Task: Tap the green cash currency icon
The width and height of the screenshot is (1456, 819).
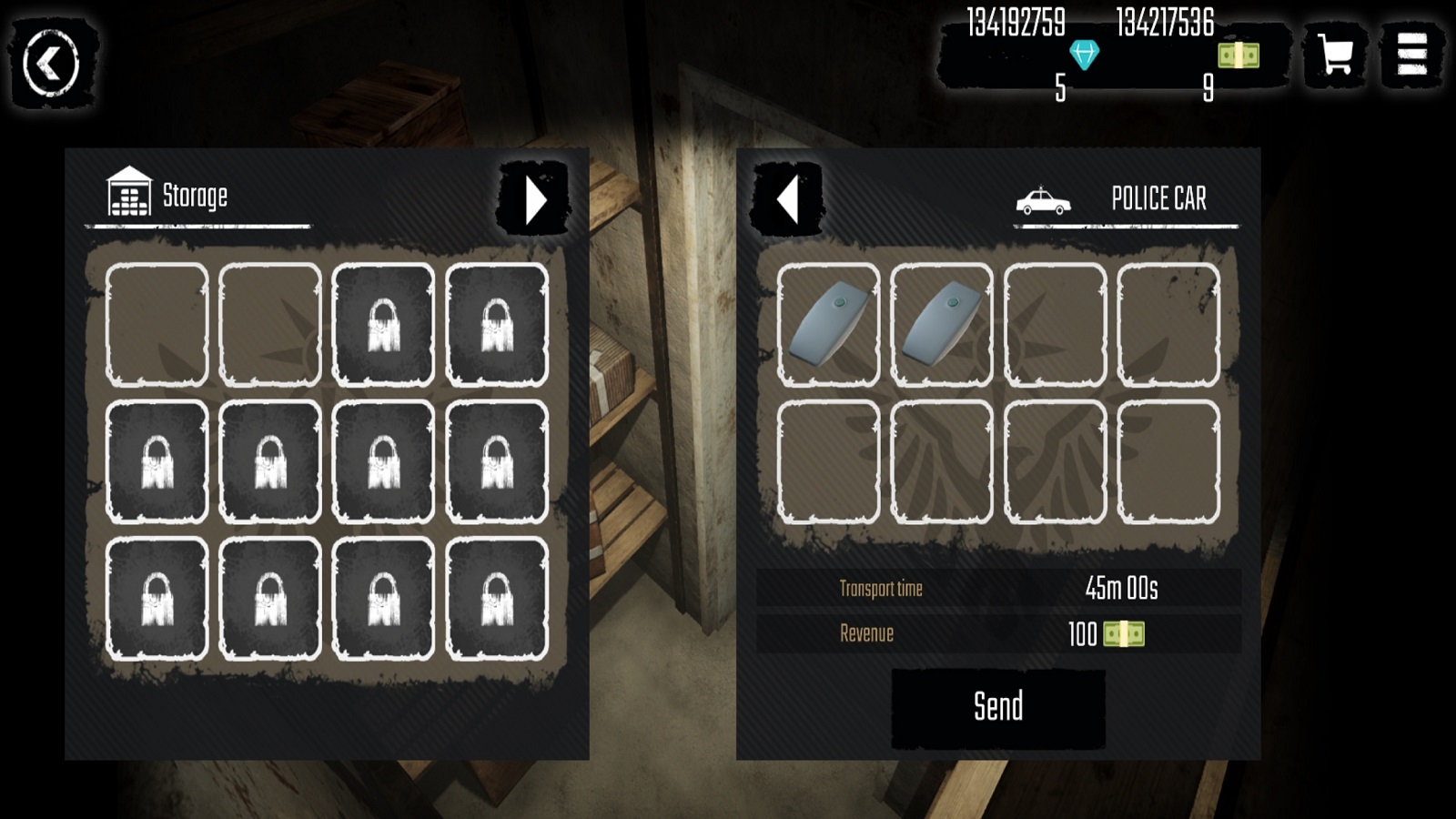Action: pos(1239,56)
